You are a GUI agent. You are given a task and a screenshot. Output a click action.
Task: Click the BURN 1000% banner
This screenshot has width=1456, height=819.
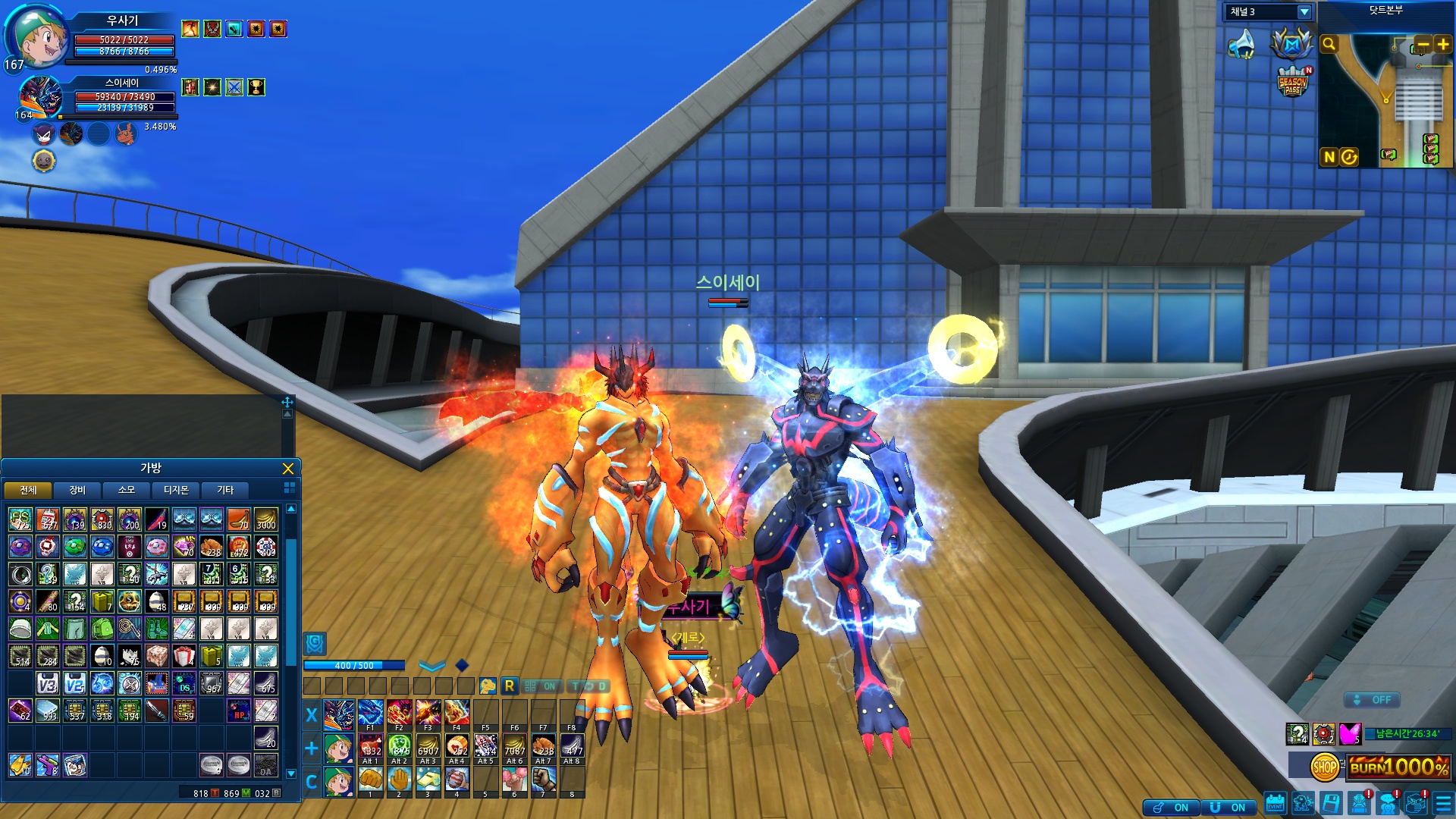point(1399,767)
